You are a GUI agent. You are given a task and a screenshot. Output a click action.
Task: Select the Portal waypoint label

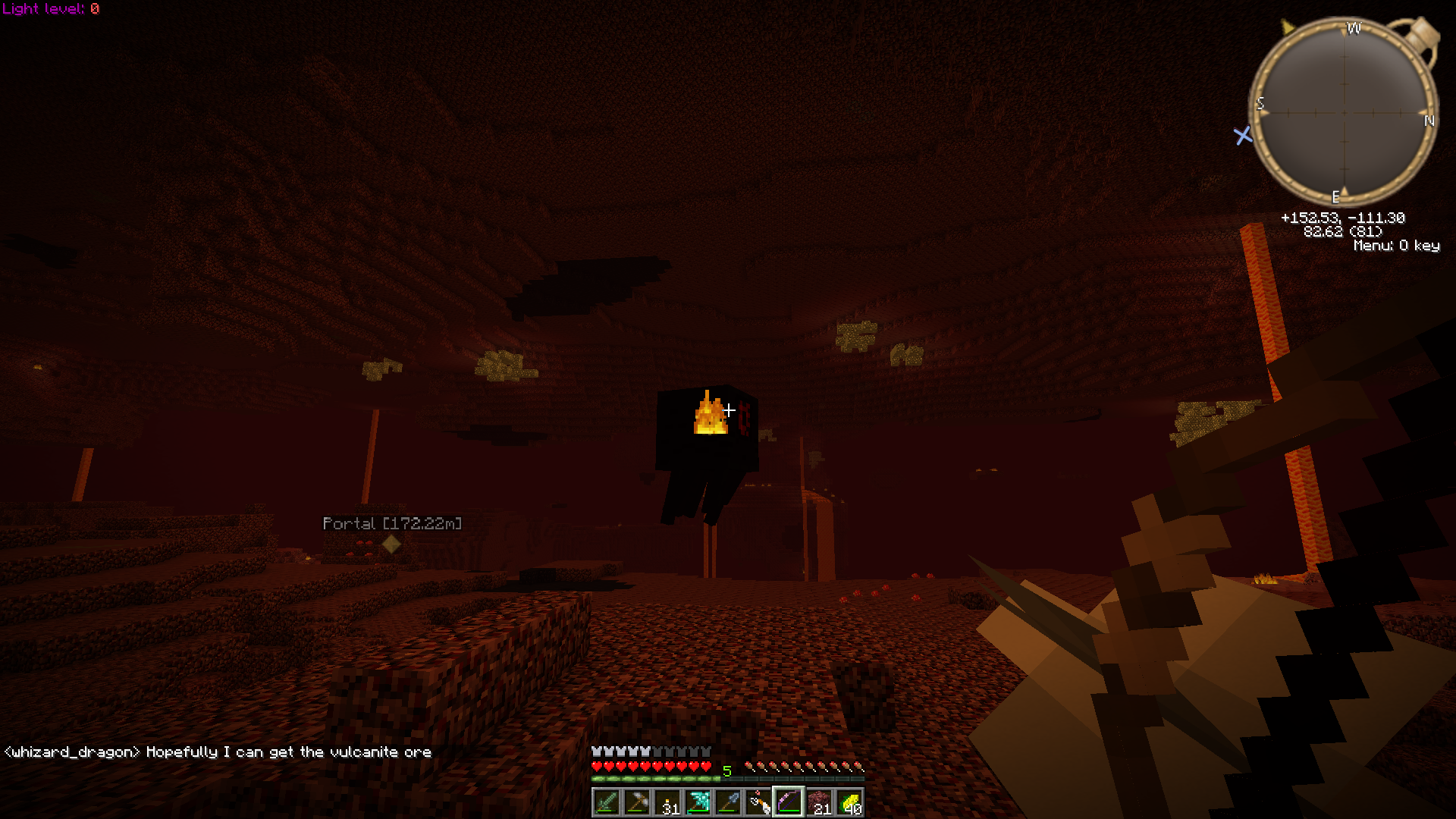[x=391, y=524]
